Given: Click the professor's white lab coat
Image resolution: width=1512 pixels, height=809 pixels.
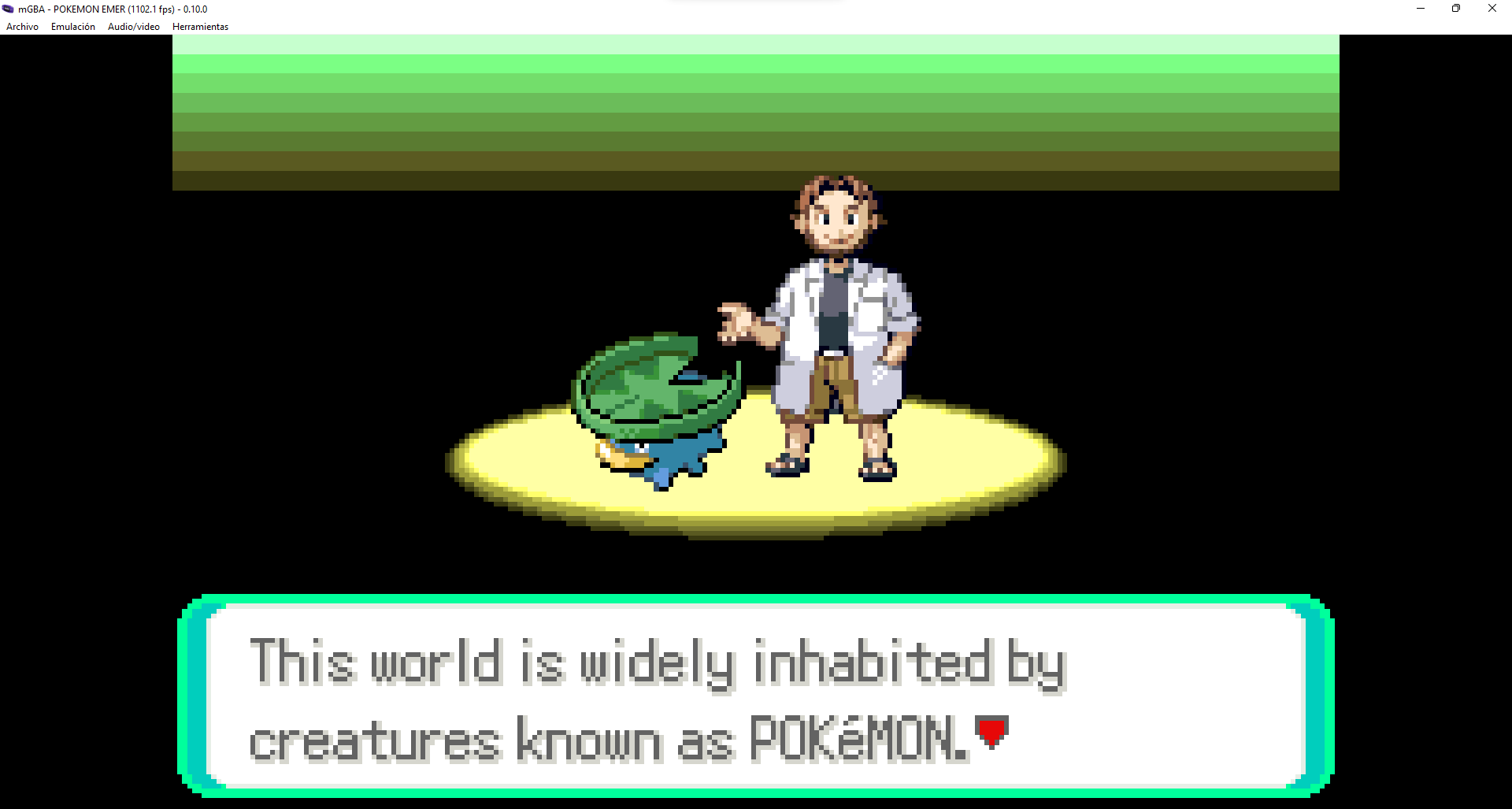Looking at the screenshot, I should point(795,315).
